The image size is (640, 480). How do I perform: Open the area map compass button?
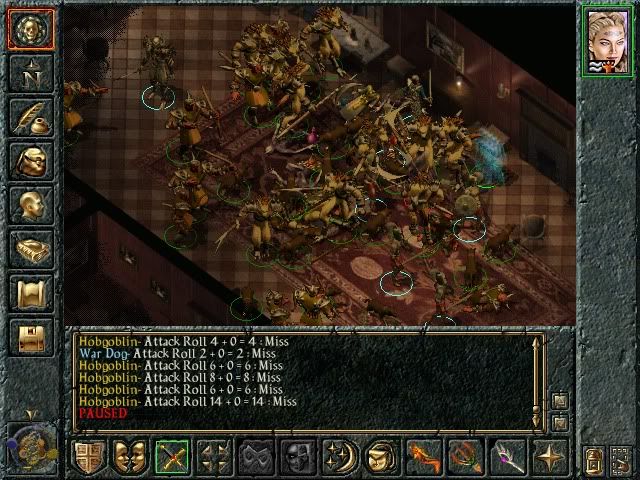click(31, 73)
